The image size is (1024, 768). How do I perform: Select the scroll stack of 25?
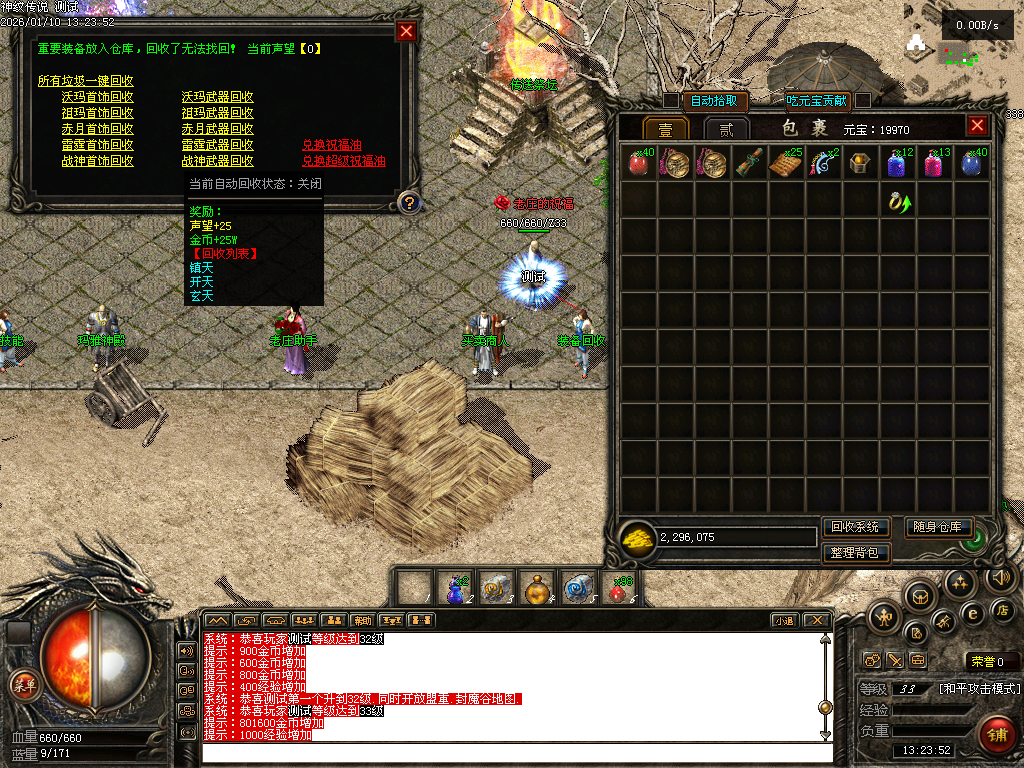click(785, 164)
